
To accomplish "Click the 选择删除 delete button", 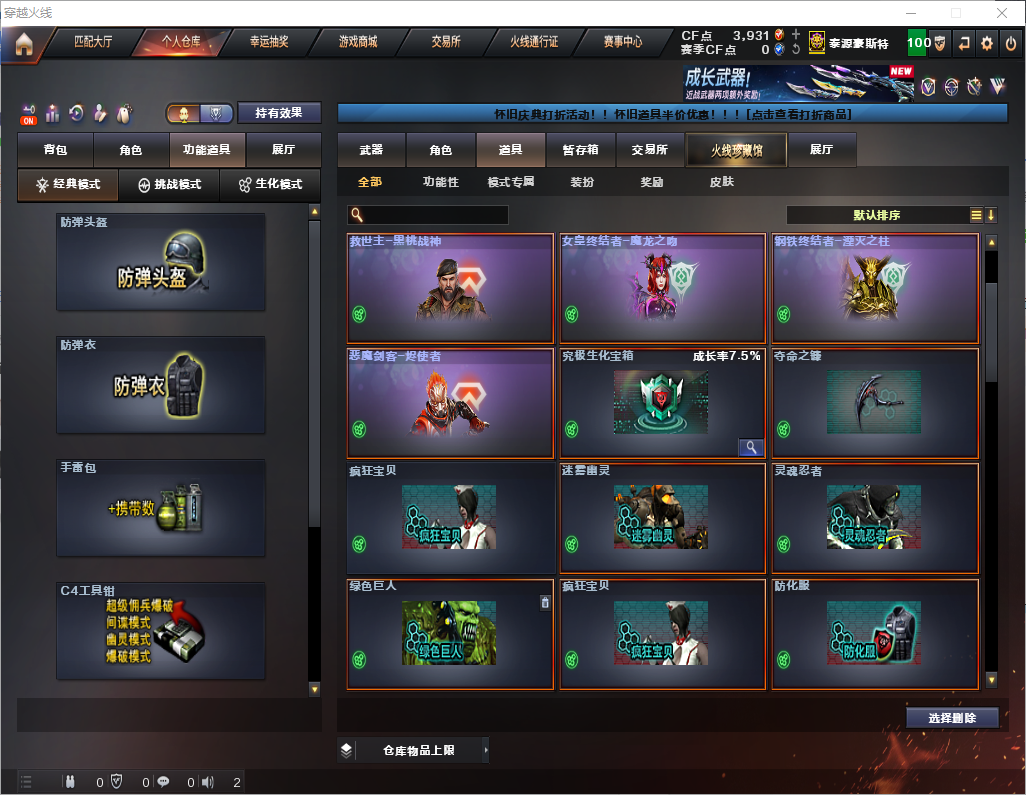I will (952, 718).
